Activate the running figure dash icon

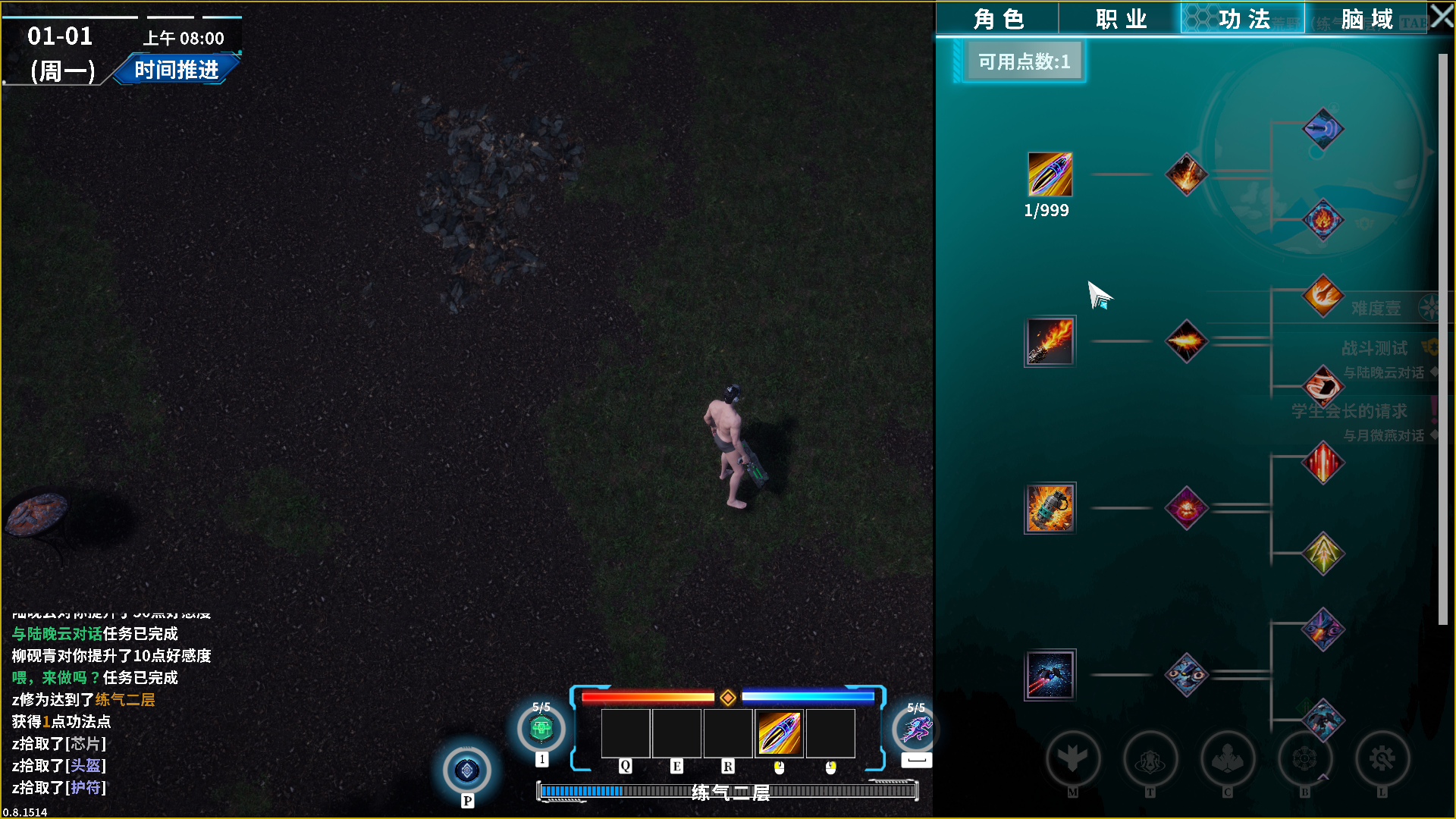click(x=915, y=730)
